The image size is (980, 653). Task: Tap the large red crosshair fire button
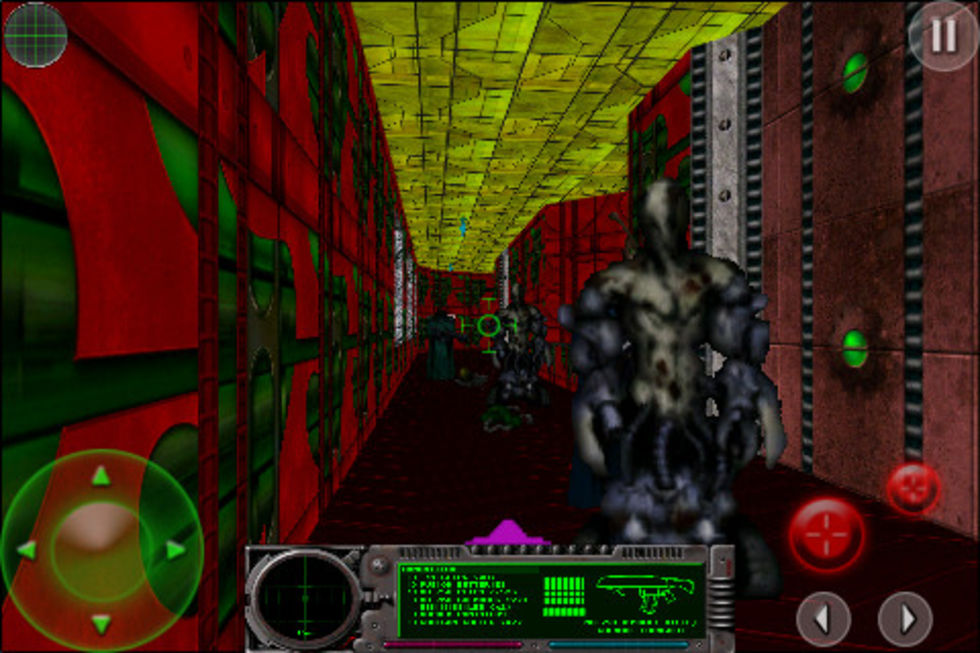tap(826, 534)
